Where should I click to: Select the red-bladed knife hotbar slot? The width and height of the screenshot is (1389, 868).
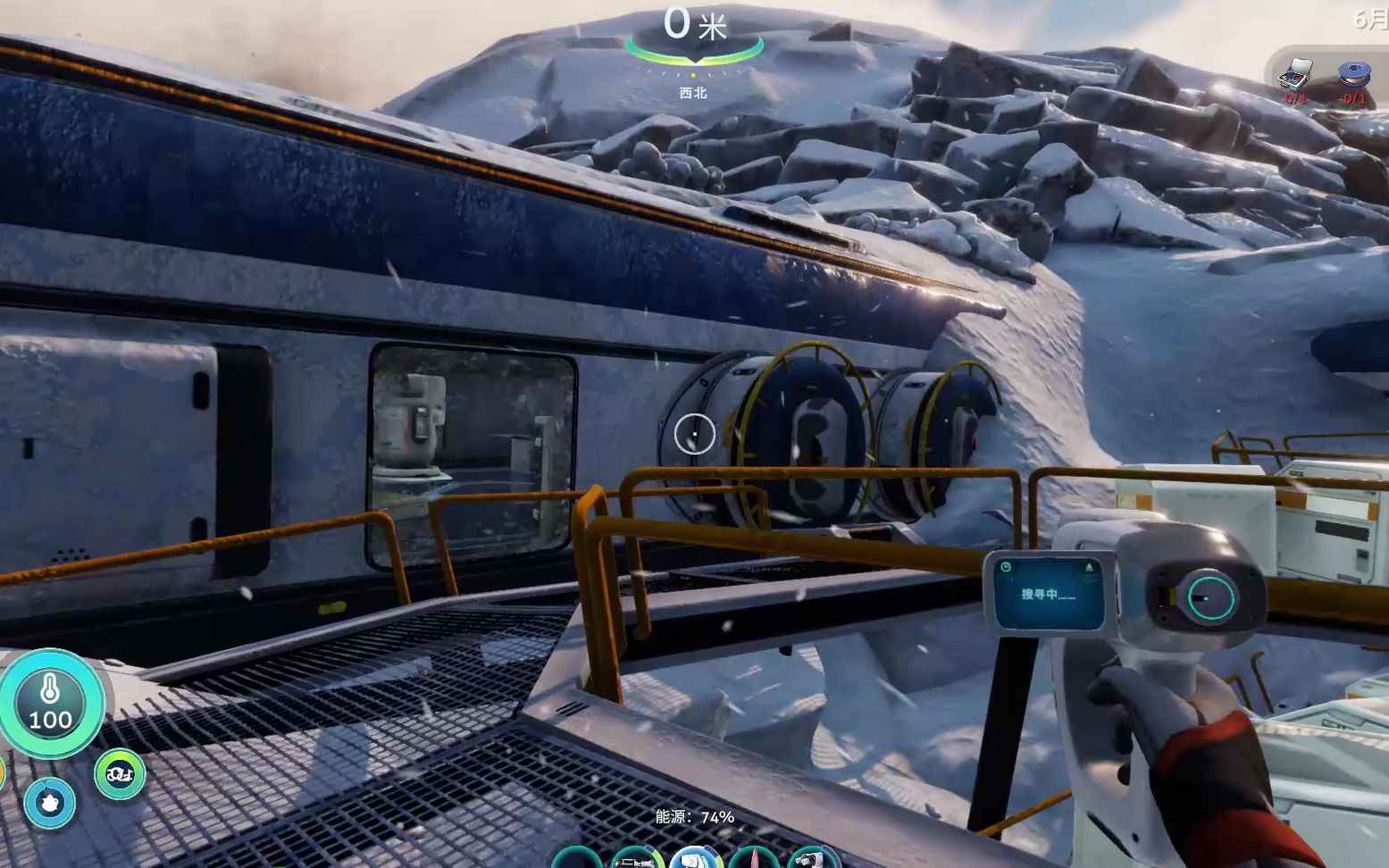tap(755, 859)
